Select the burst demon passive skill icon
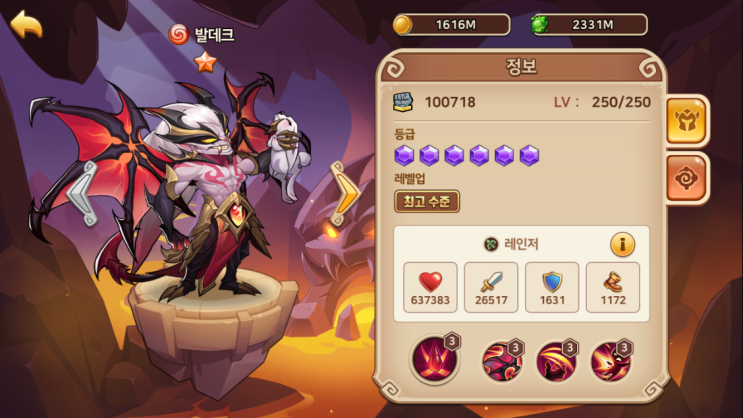 click(x=610, y=362)
